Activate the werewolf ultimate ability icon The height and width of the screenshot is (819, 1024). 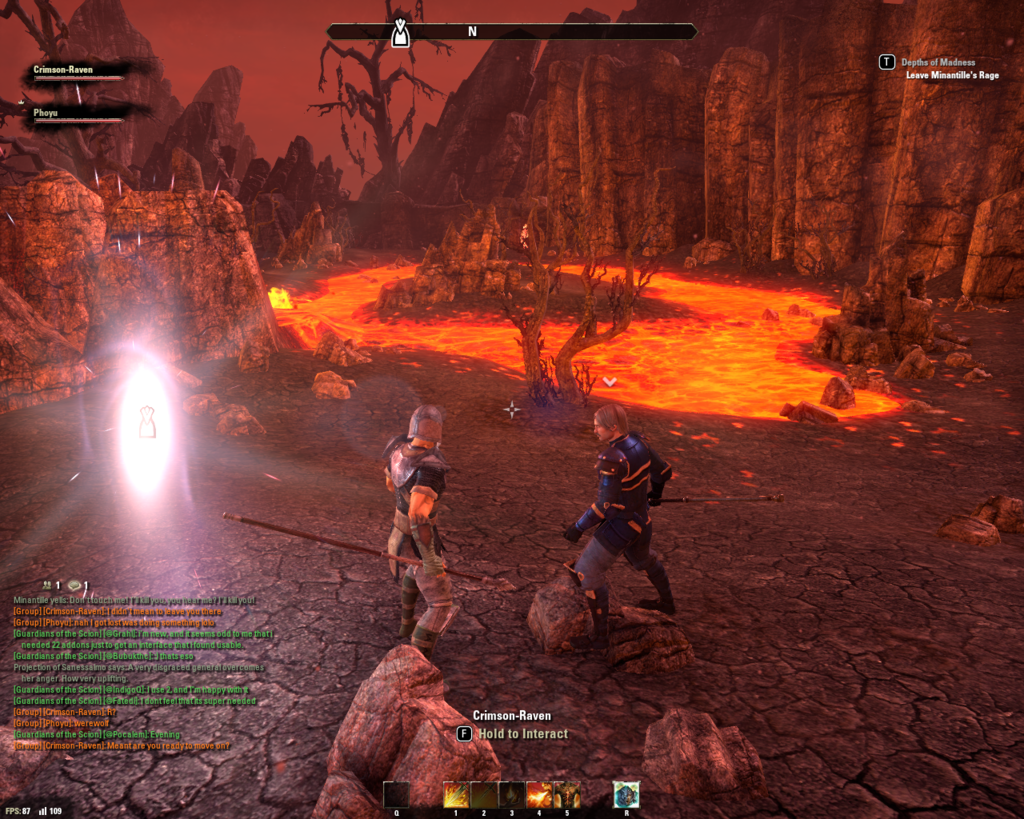pyautogui.click(x=626, y=795)
